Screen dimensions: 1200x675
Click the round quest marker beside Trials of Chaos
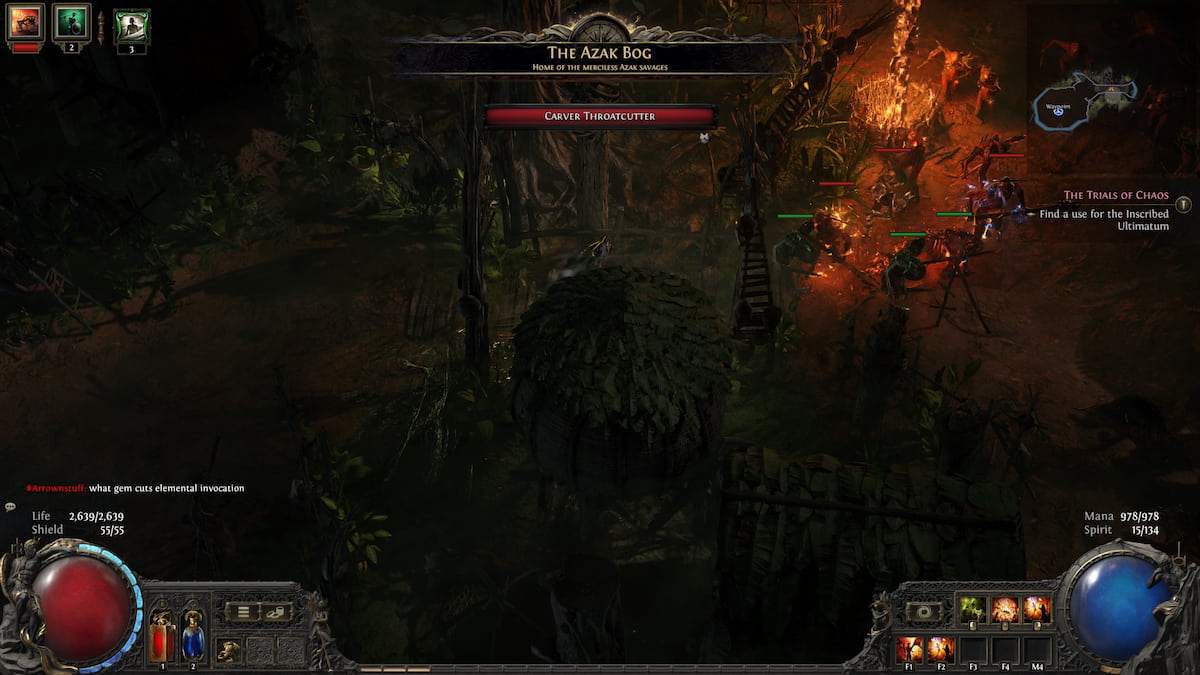tap(1183, 204)
